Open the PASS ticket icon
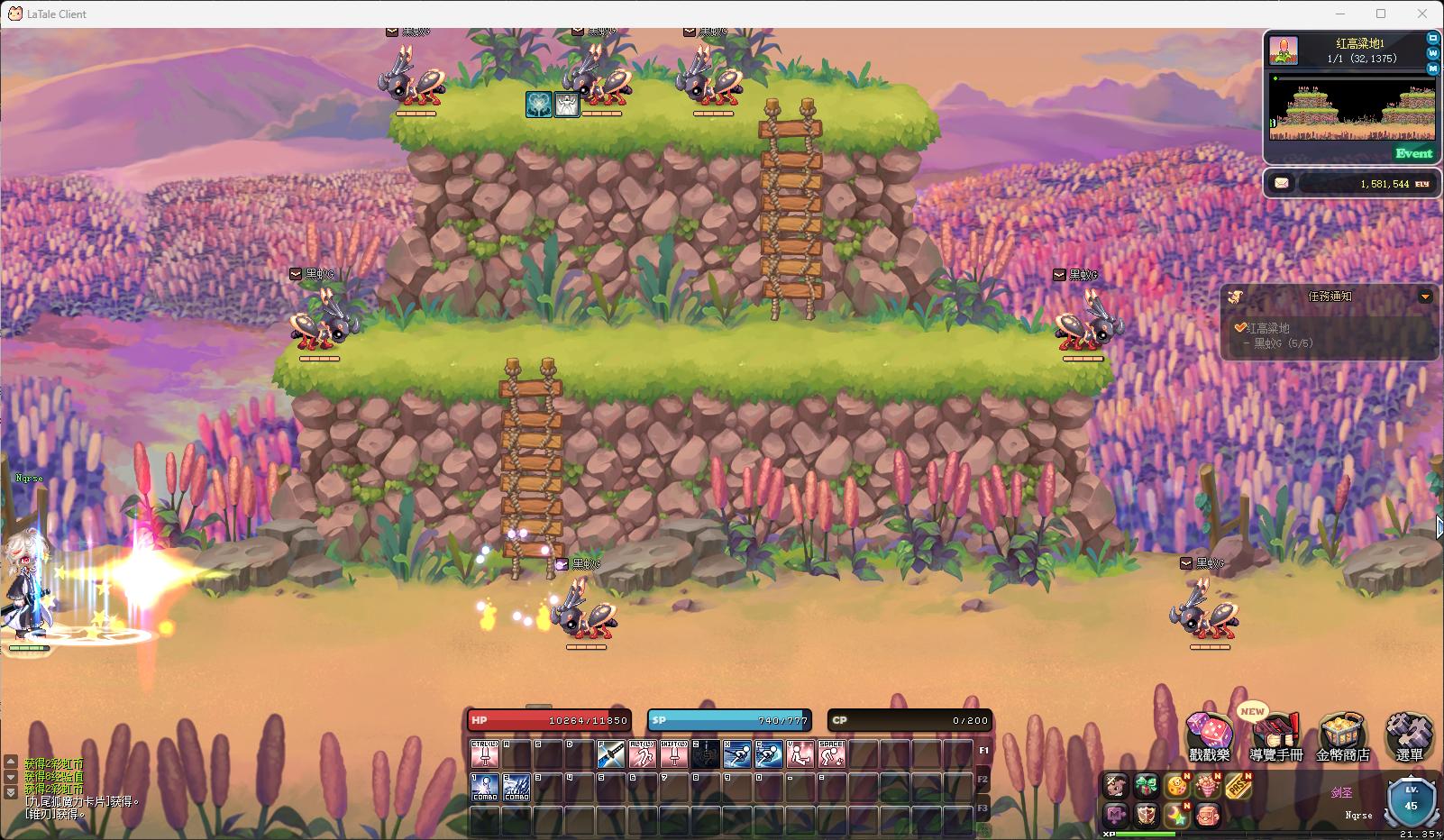 coord(1238,786)
